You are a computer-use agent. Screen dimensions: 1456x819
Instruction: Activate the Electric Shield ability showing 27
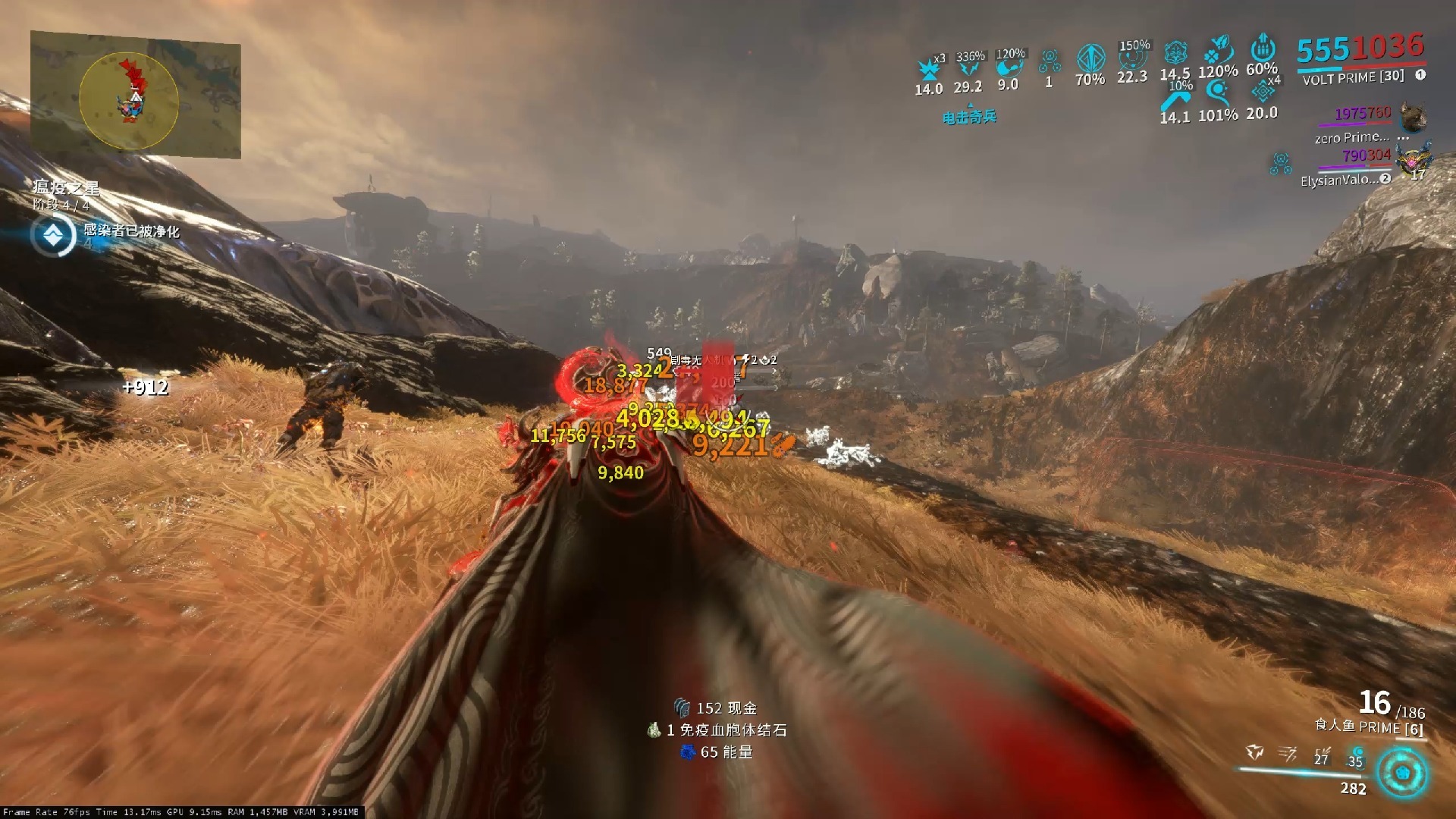(1322, 755)
